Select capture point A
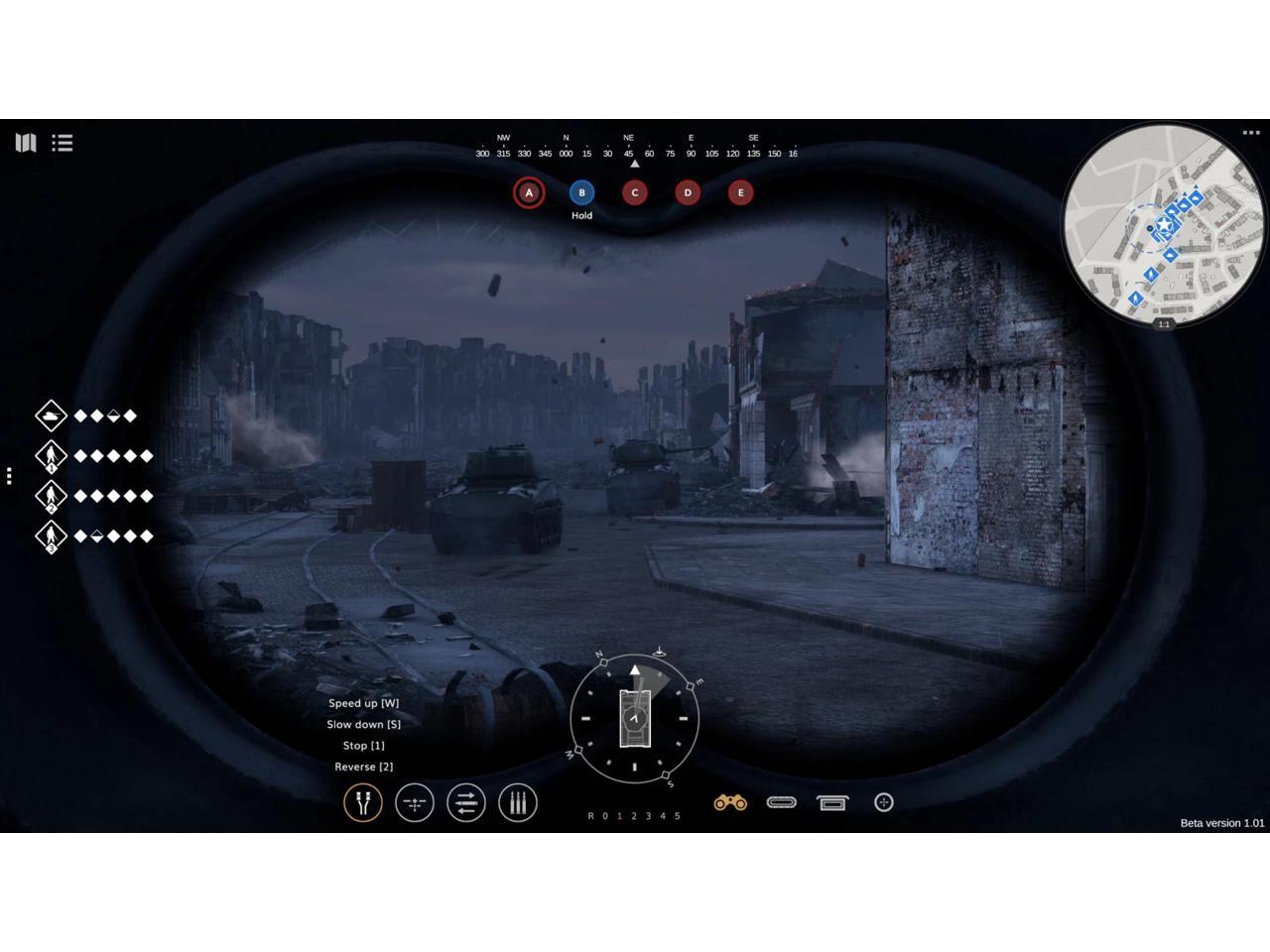The image size is (1270, 952). 529,192
